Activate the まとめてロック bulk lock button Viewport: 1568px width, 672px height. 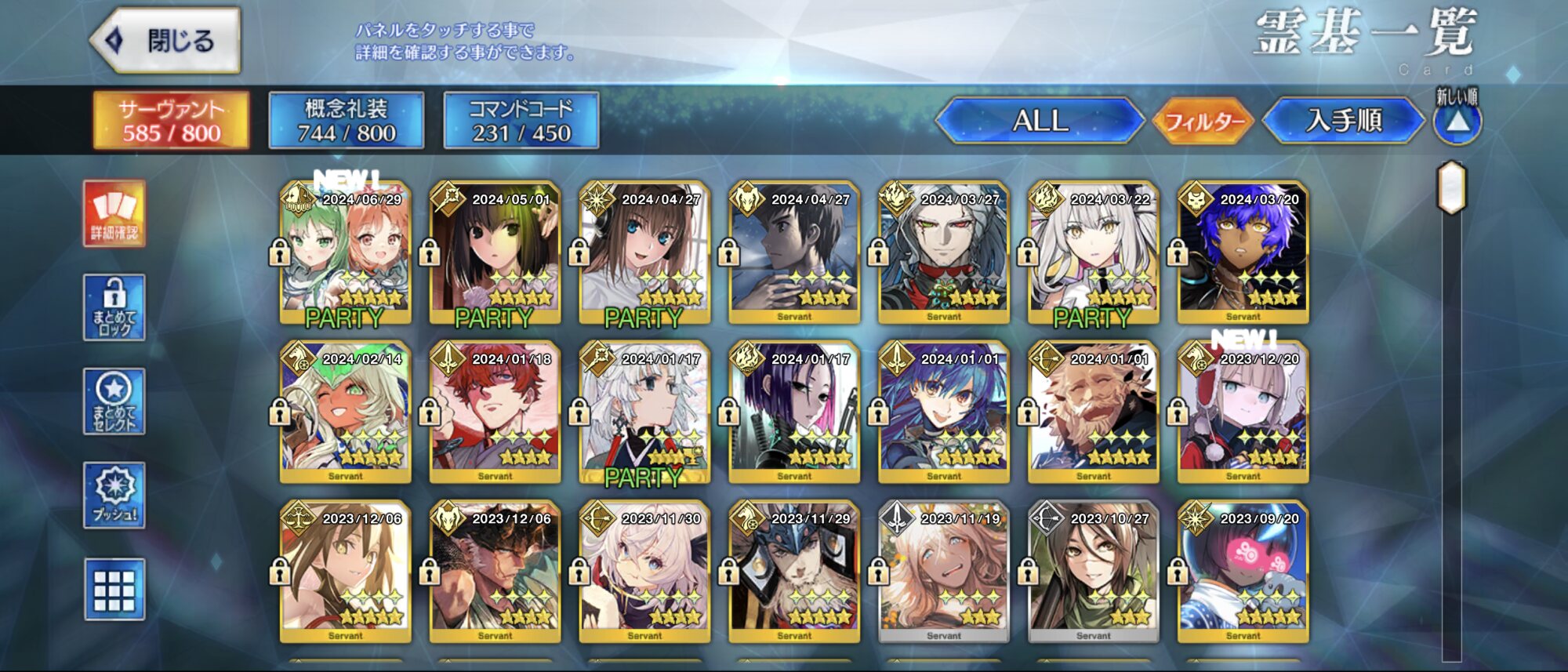click(114, 307)
